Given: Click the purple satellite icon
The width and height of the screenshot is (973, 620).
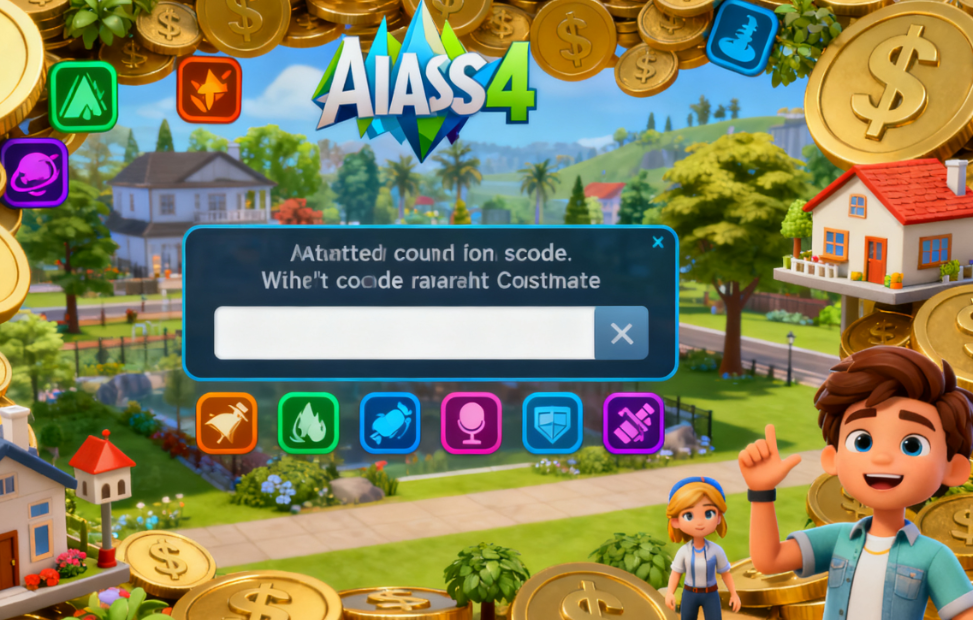Looking at the screenshot, I should pyautogui.click(x=633, y=423).
